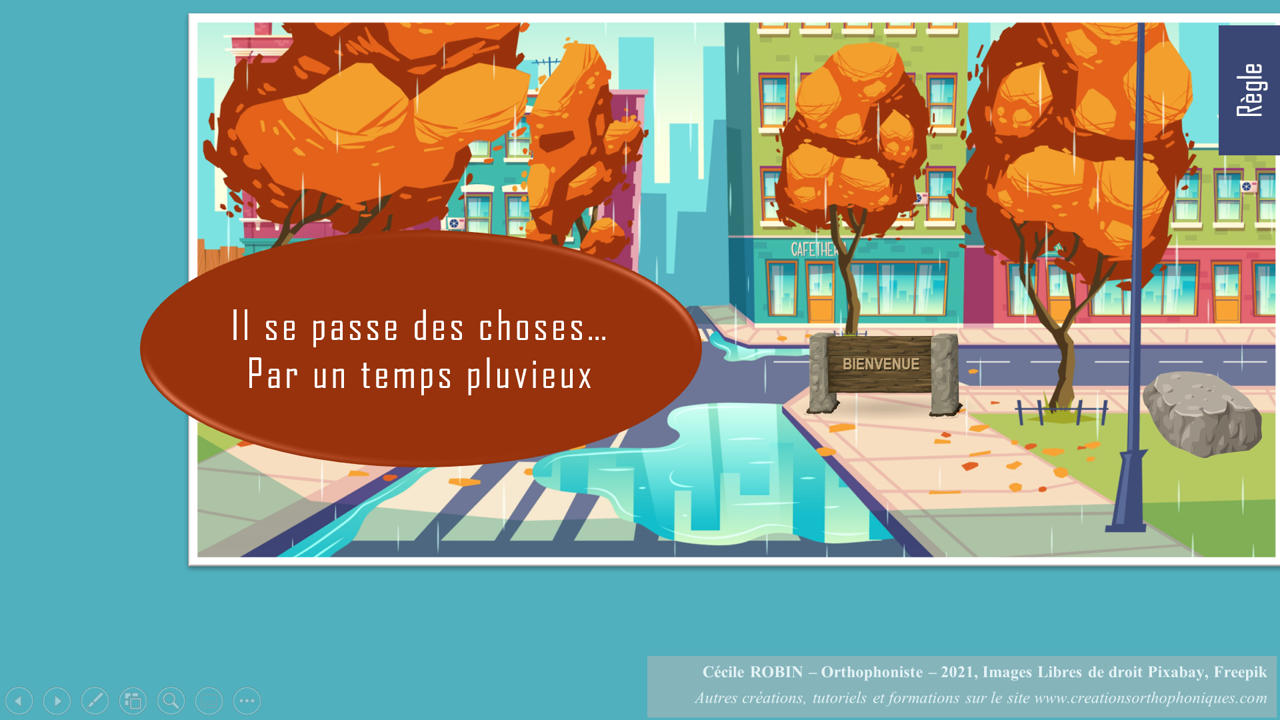
Task: Go to the previous slide arrow
Action: pyautogui.click(x=19, y=701)
